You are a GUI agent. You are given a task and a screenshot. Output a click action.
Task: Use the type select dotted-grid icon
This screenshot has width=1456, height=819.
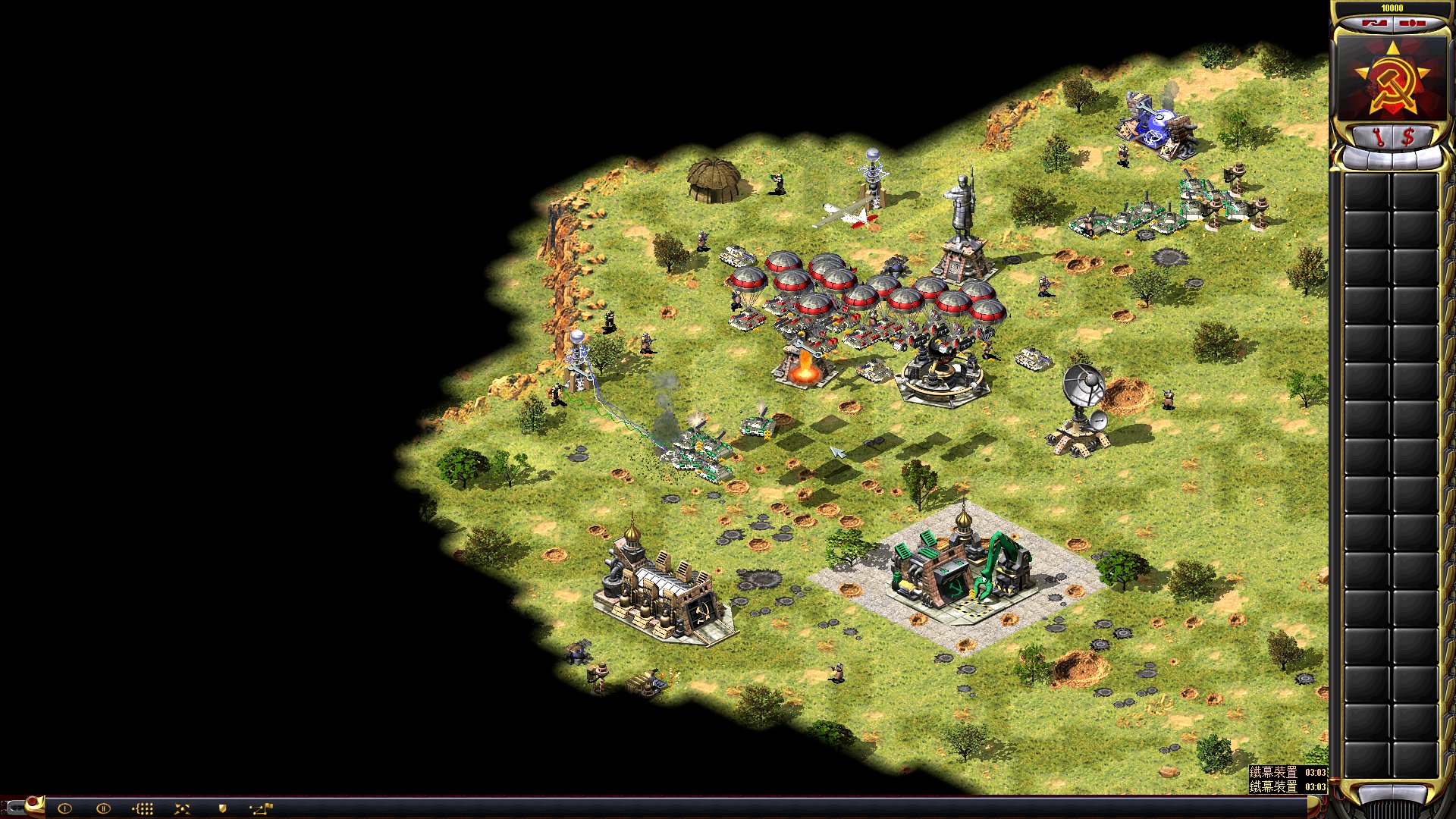(143, 808)
